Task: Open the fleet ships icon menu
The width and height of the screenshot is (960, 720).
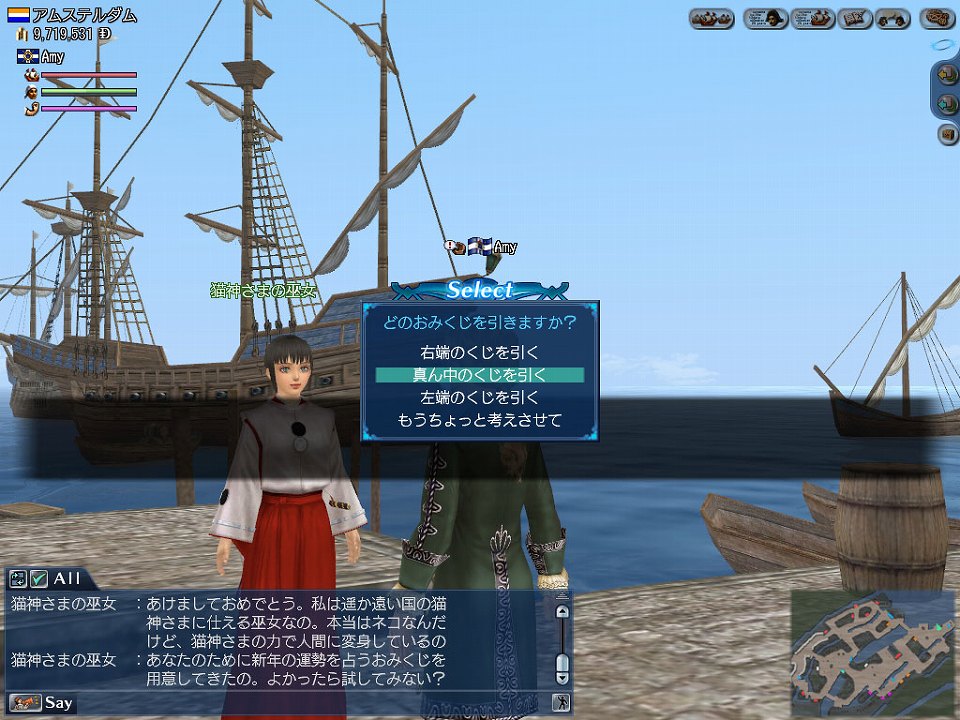Action: pyautogui.click(x=712, y=19)
